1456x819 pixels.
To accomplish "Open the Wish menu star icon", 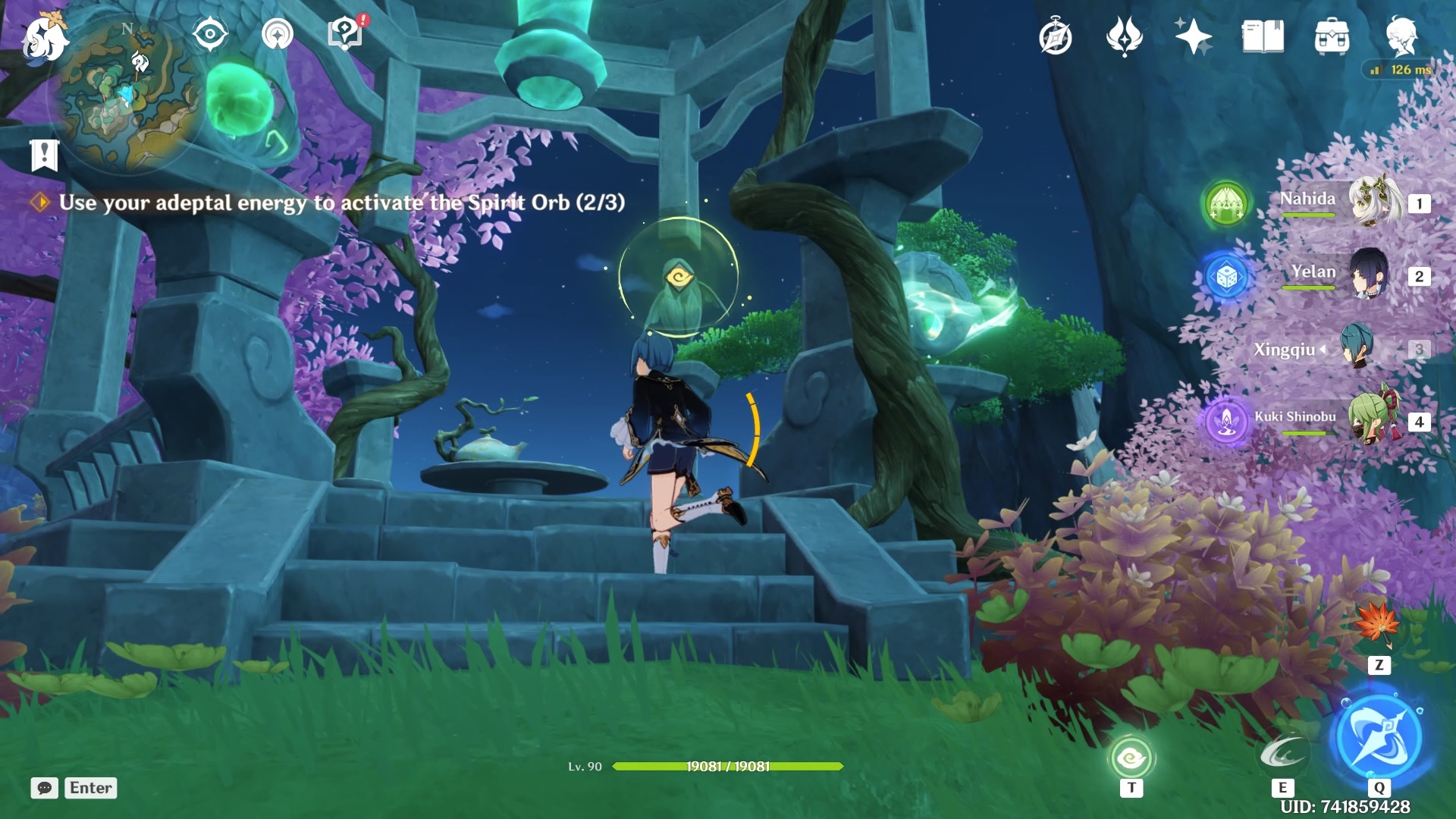I will tap(1192, 34).
